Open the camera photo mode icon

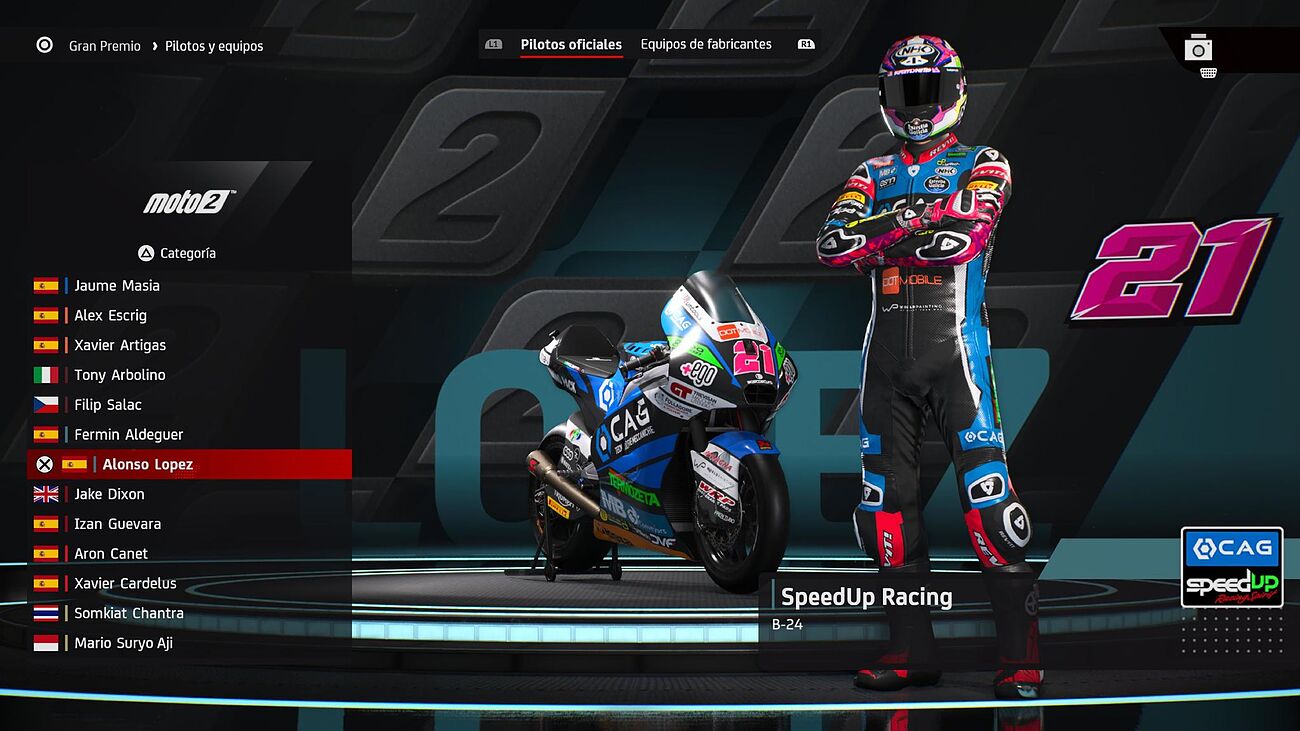pyautogui.click(x=1198, y=48)
